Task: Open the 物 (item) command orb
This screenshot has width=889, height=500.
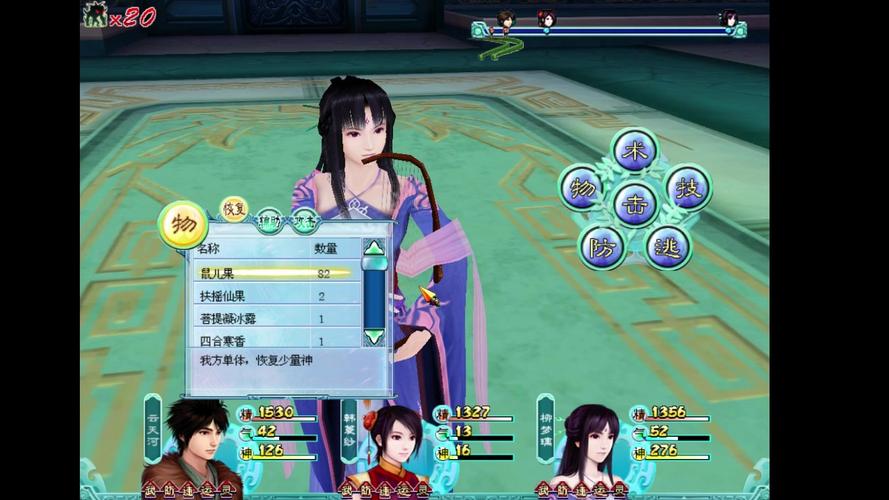Action: (582, 188)
